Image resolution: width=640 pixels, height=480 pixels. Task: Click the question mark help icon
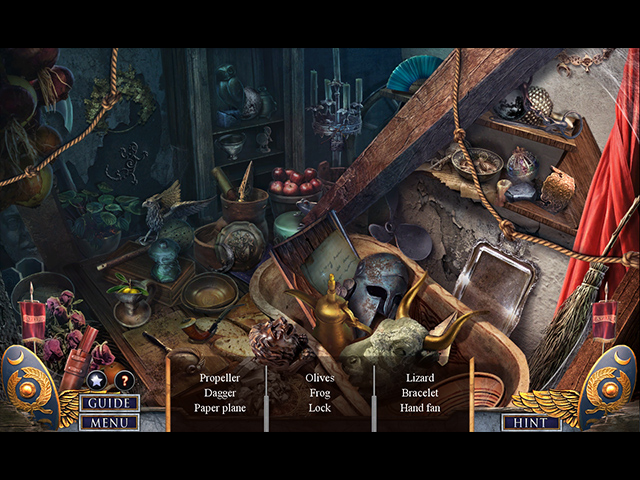pyautogui.click(x=124, y=380)
